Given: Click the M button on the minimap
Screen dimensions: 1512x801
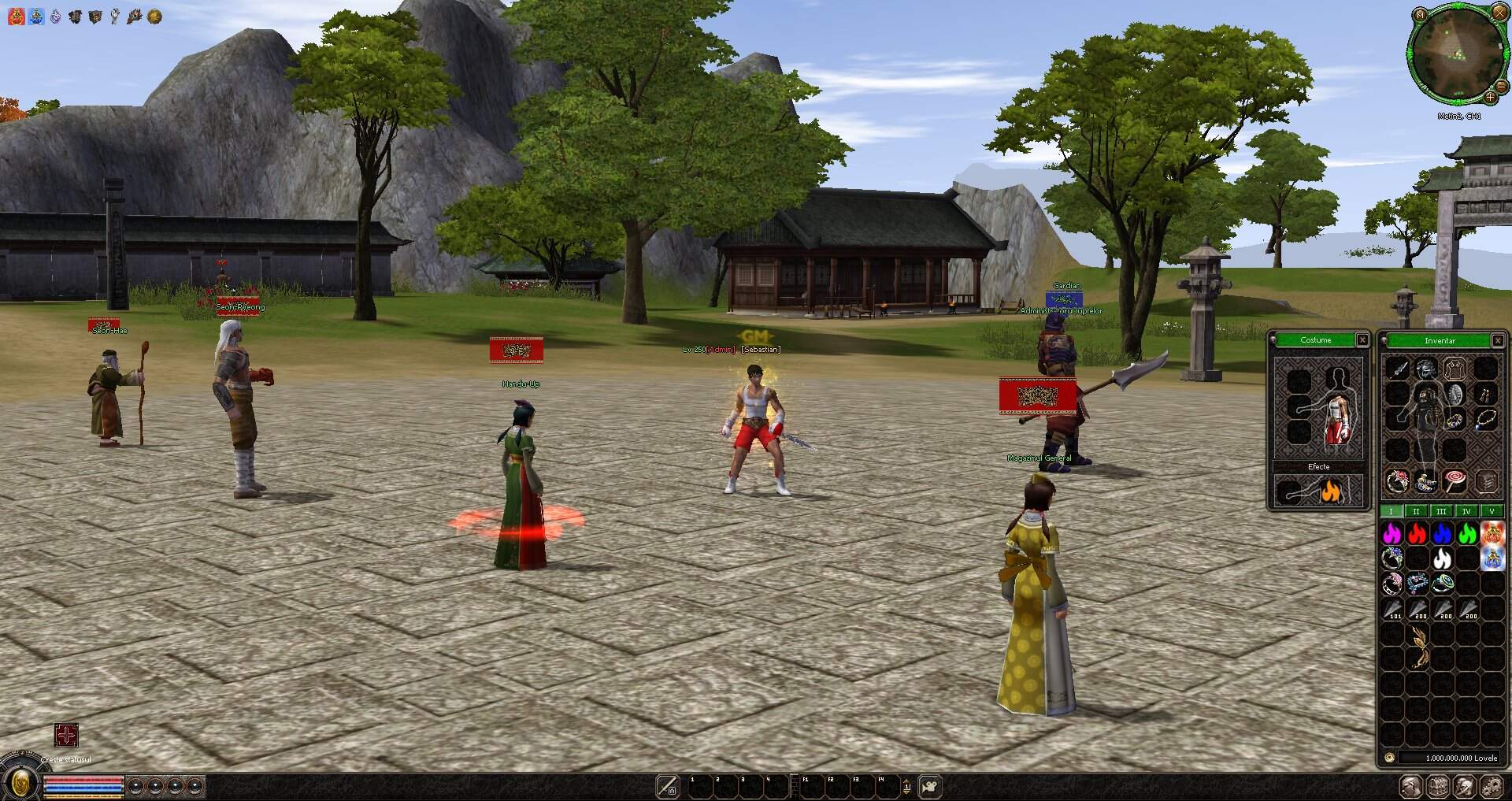Looking at the screenshot, I should [1420, 15].
